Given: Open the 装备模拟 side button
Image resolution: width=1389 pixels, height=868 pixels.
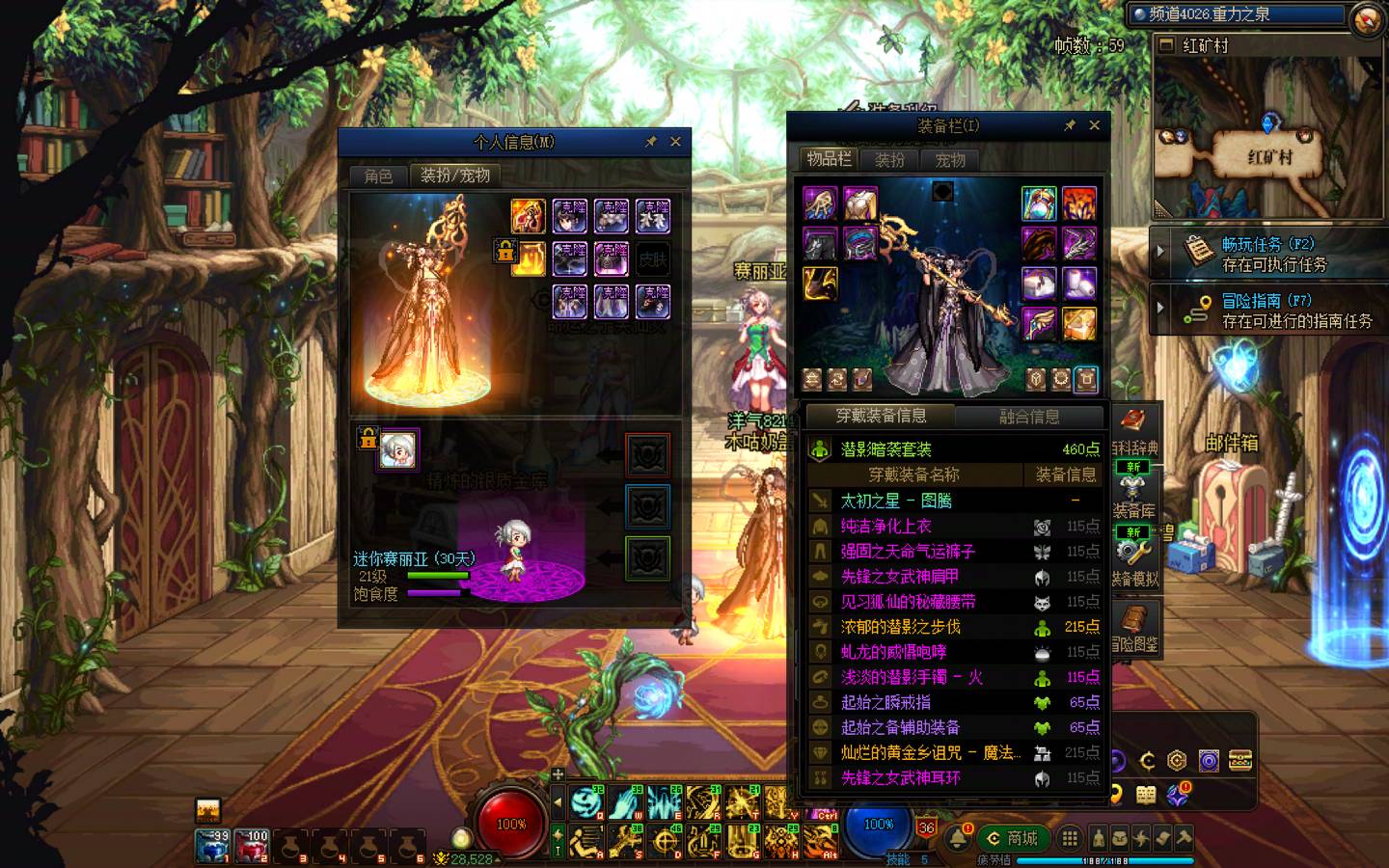Looking at the screenshot, I should (1134, 557).
